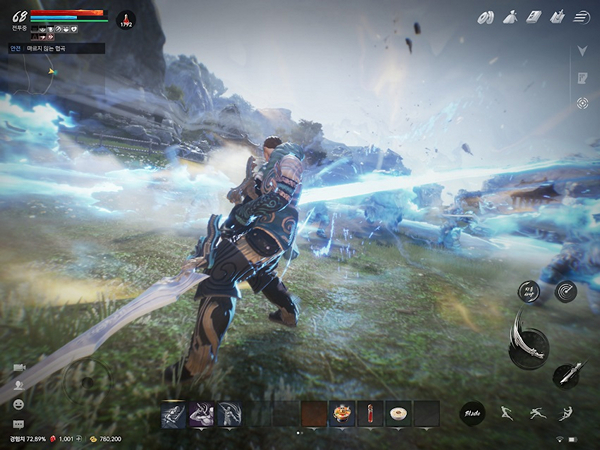Open the chat speech bubble icon

[x=18, y=424]
